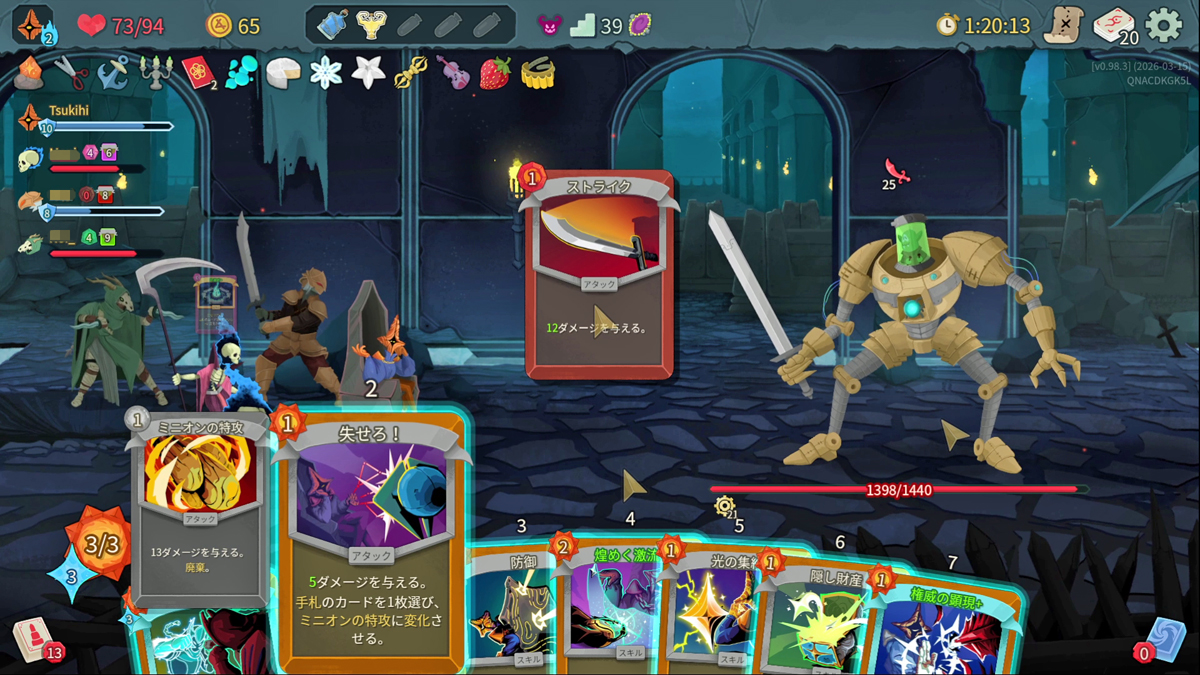
Task: Select the blue potion slot
Action: [x=332, y=25]
